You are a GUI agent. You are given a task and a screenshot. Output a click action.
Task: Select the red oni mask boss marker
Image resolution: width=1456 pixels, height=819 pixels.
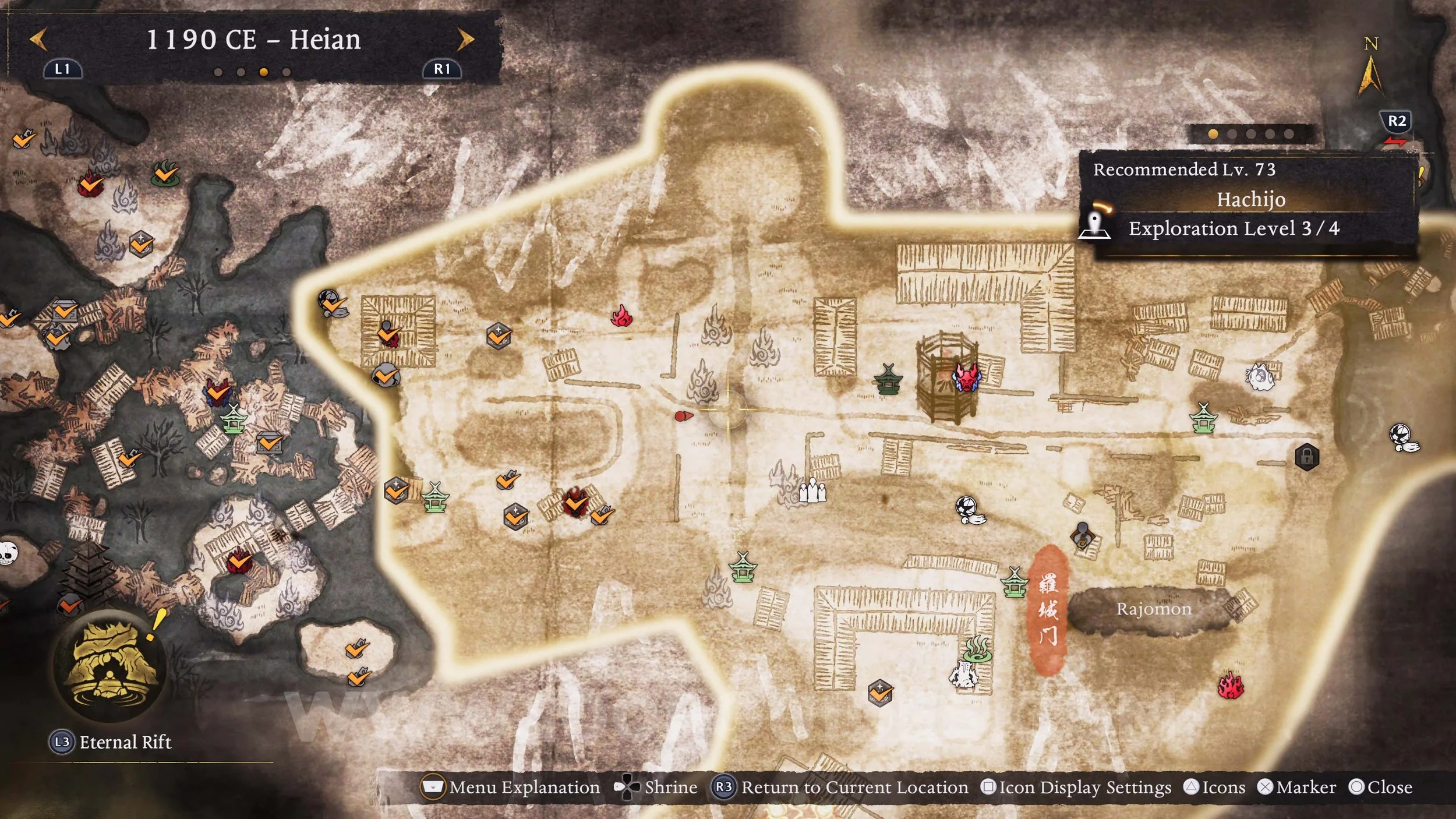(966, 377)
